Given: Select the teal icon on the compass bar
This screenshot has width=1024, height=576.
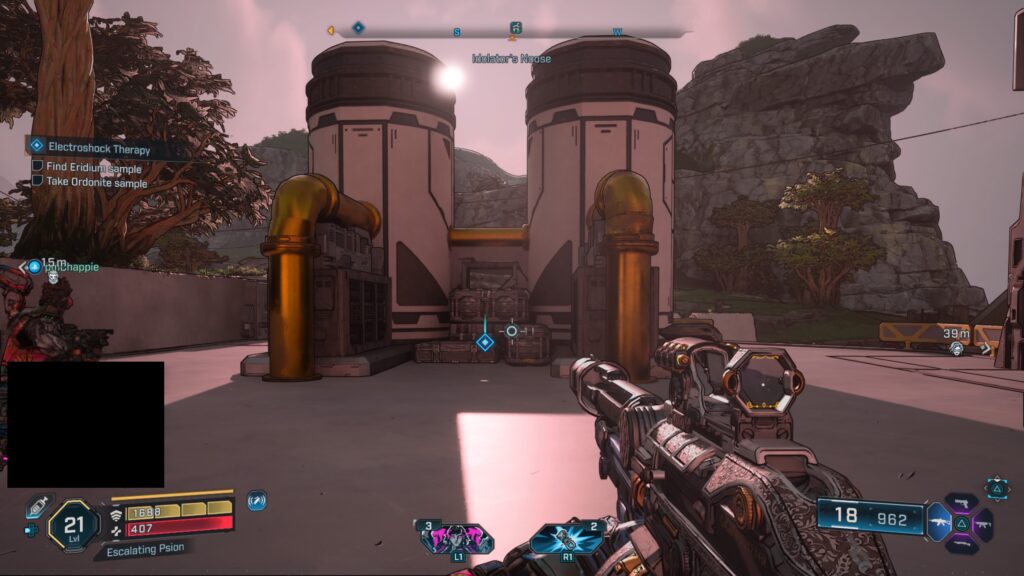Looking at the screenshot, I should (516, 28).
